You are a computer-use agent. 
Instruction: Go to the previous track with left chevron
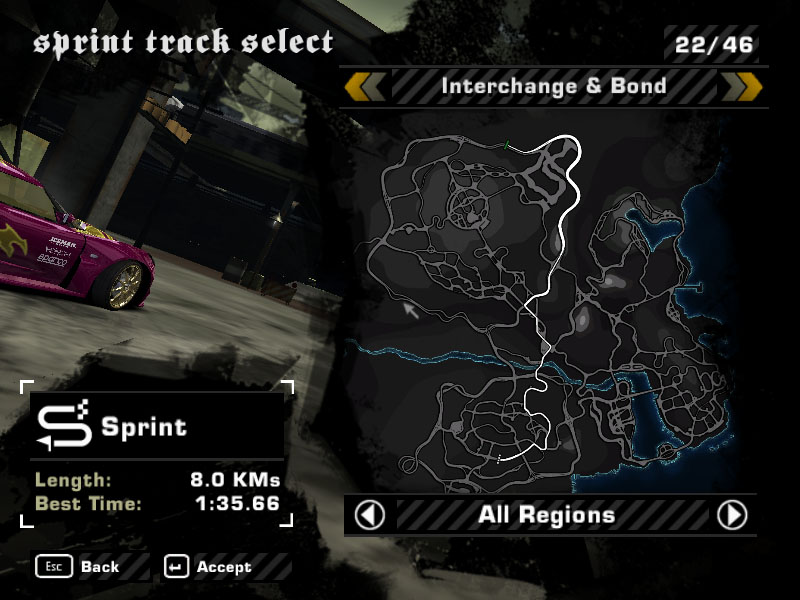click(365, 86)
